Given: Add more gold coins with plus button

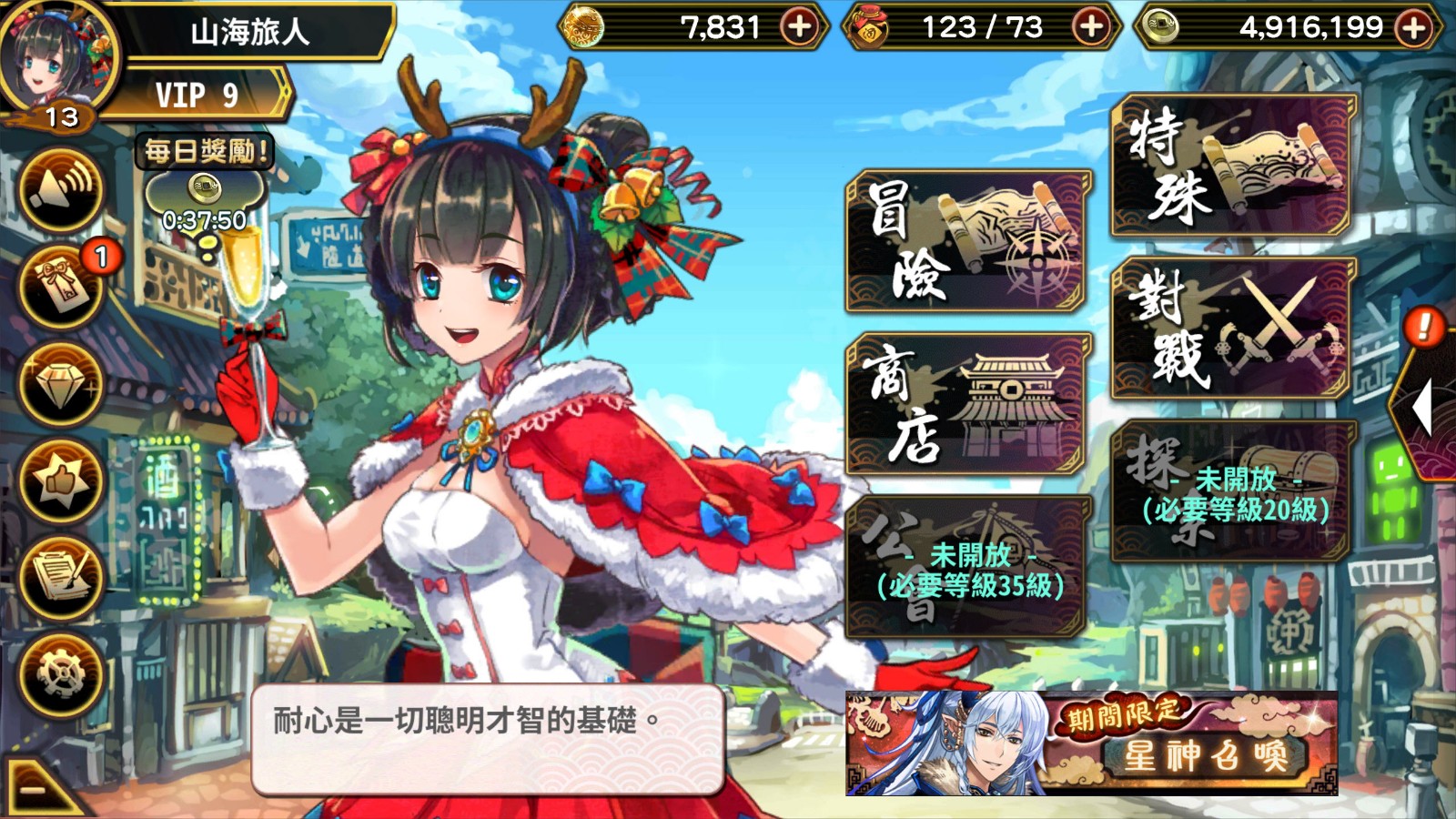Looking at the screenshot, I should [799, 27].
